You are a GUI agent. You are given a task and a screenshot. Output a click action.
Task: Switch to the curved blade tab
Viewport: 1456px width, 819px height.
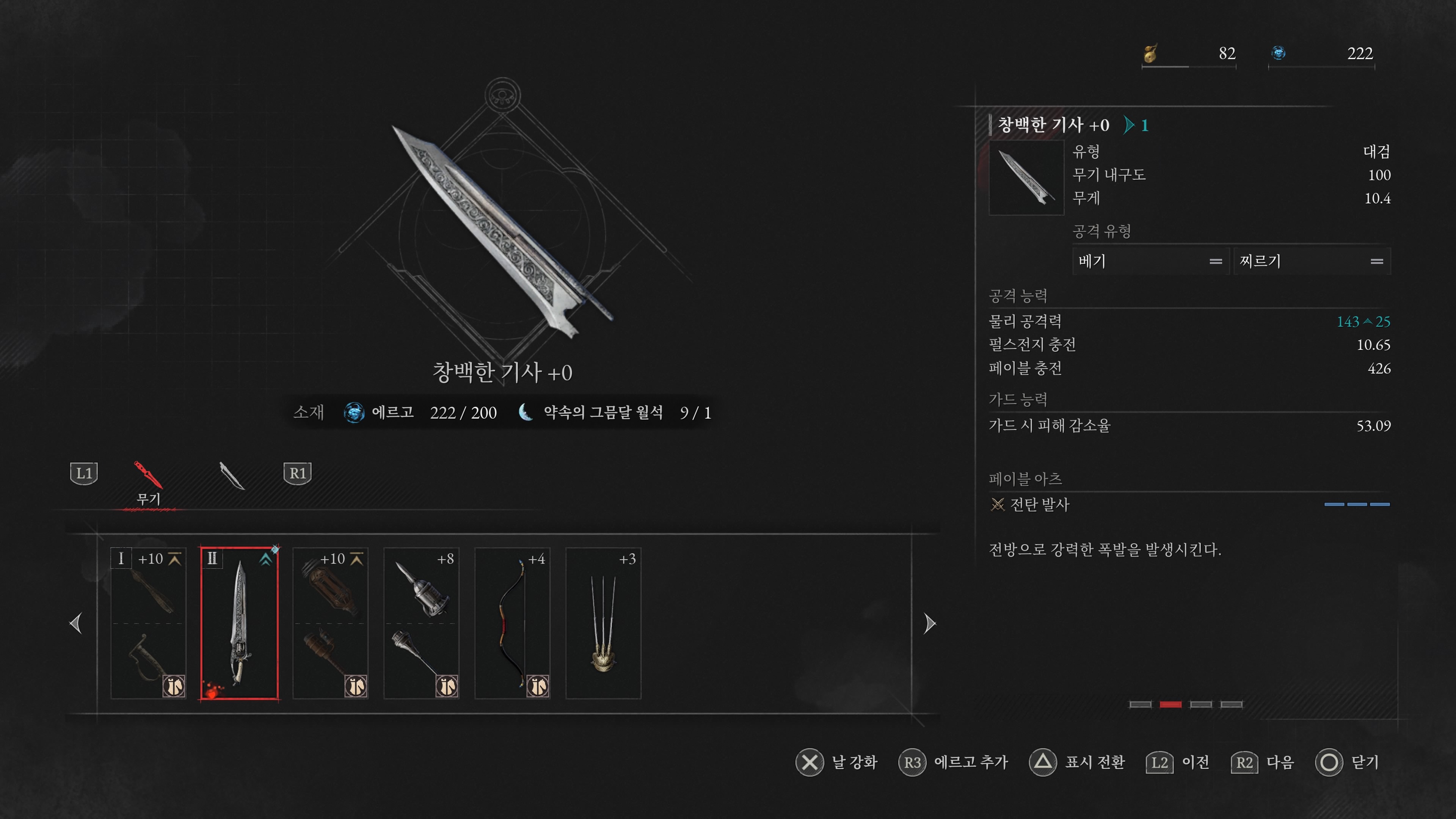(x=231, y=475)
